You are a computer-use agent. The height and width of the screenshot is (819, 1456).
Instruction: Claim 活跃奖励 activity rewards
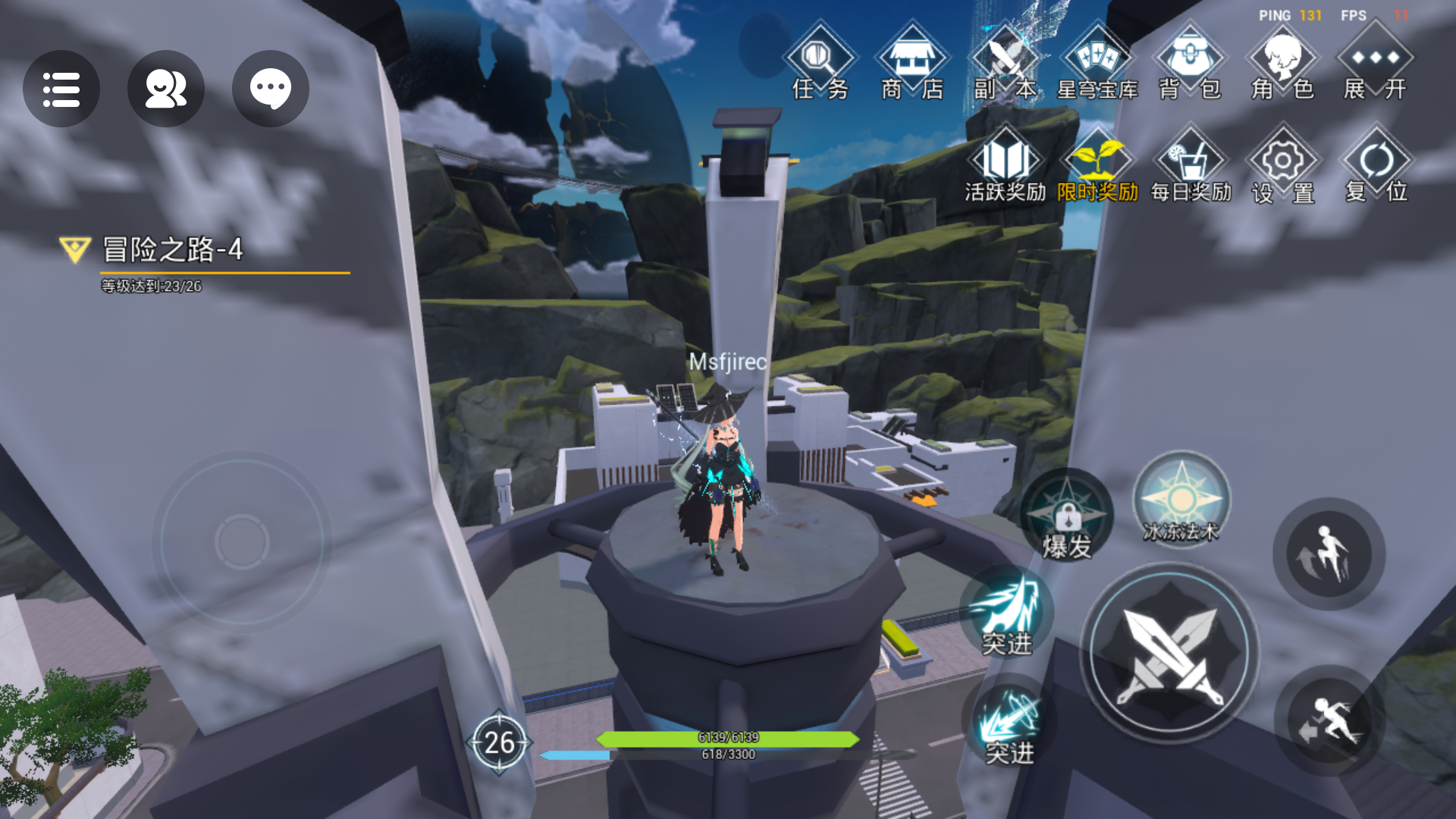(x=1005, y=167)
